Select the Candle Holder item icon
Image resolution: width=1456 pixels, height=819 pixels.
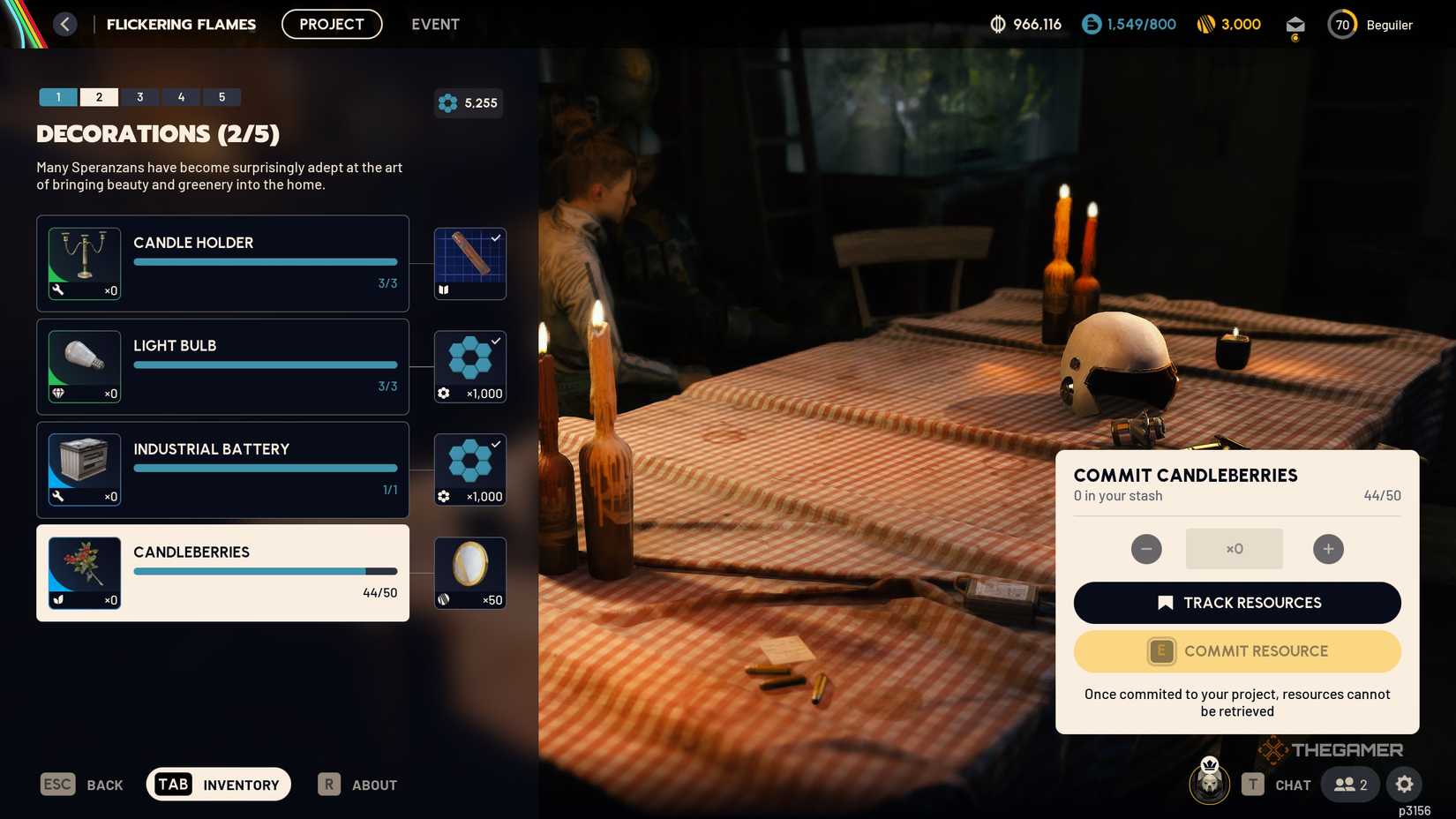(84, 263)
